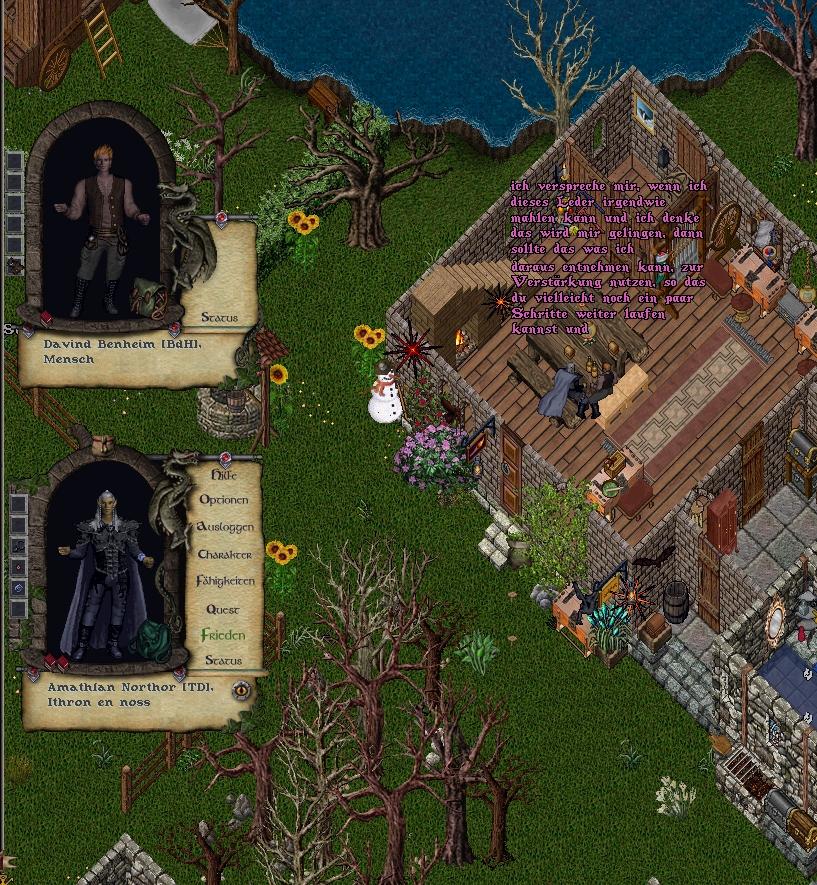This screenshot has height=885, width=817.
Task: Open the Quest log
Action: [223, 608]
